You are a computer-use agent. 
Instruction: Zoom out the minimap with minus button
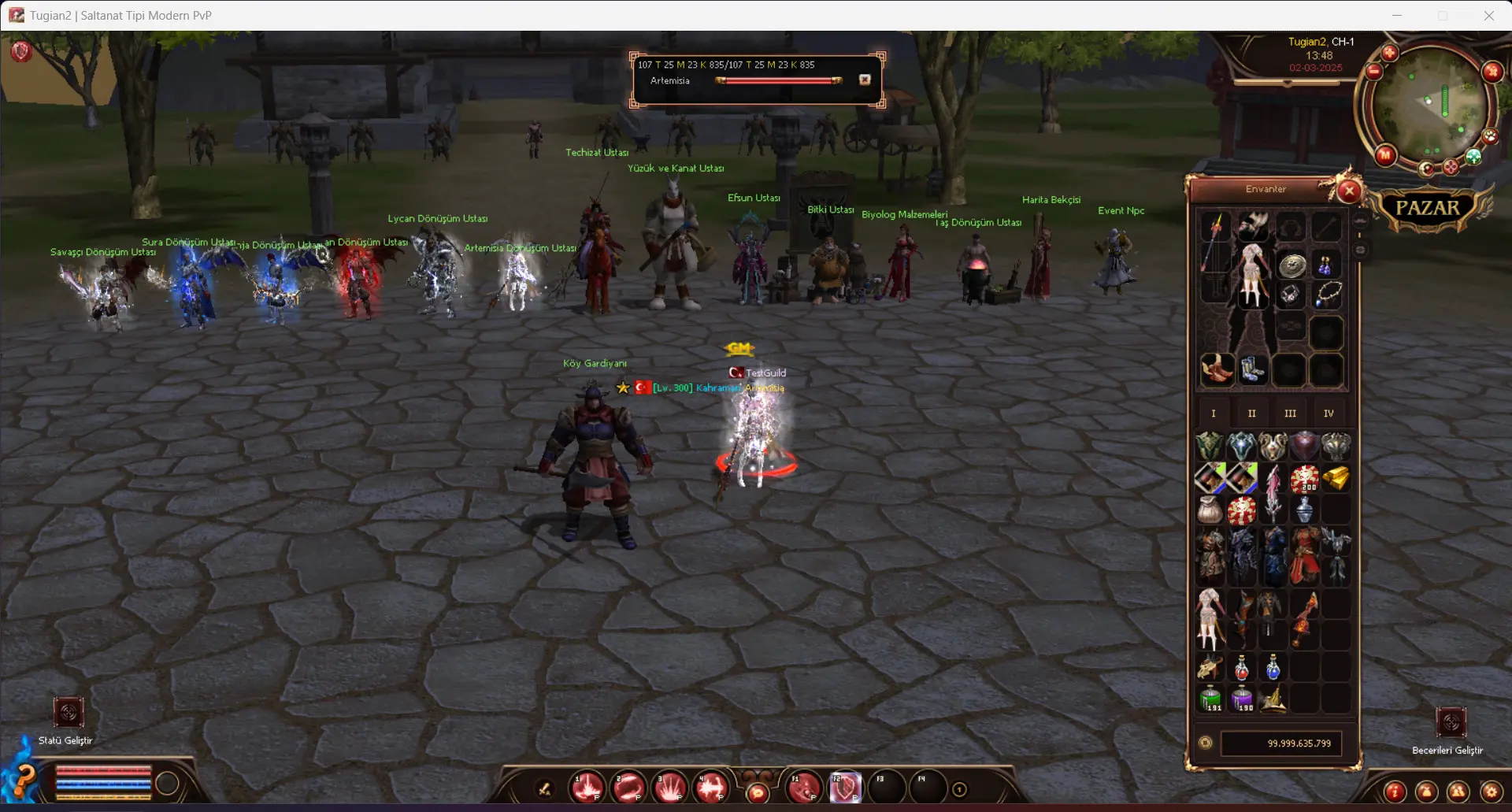coord(1374,72)
